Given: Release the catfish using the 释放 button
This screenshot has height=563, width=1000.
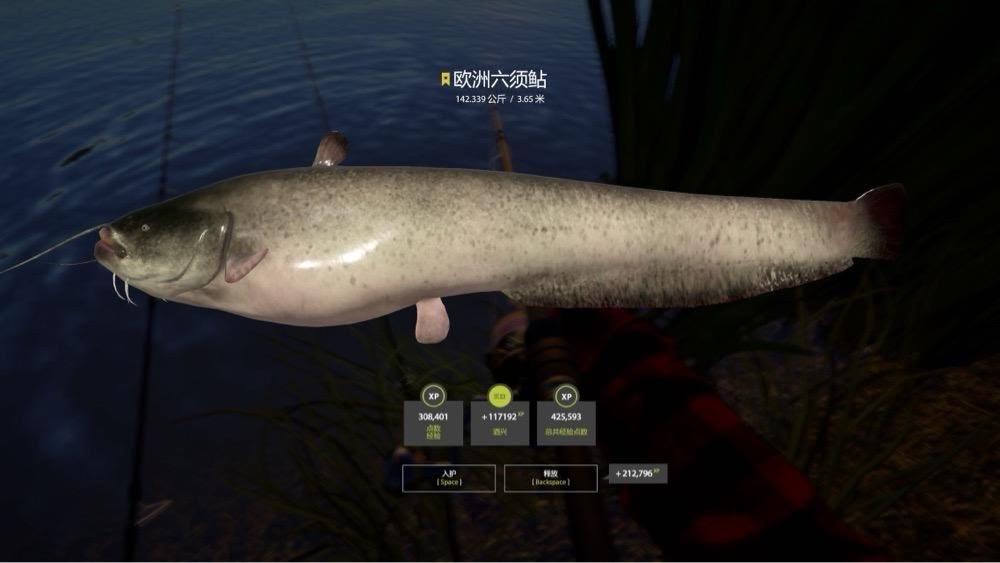Looking at the screenshot, I should coord(551,477).
